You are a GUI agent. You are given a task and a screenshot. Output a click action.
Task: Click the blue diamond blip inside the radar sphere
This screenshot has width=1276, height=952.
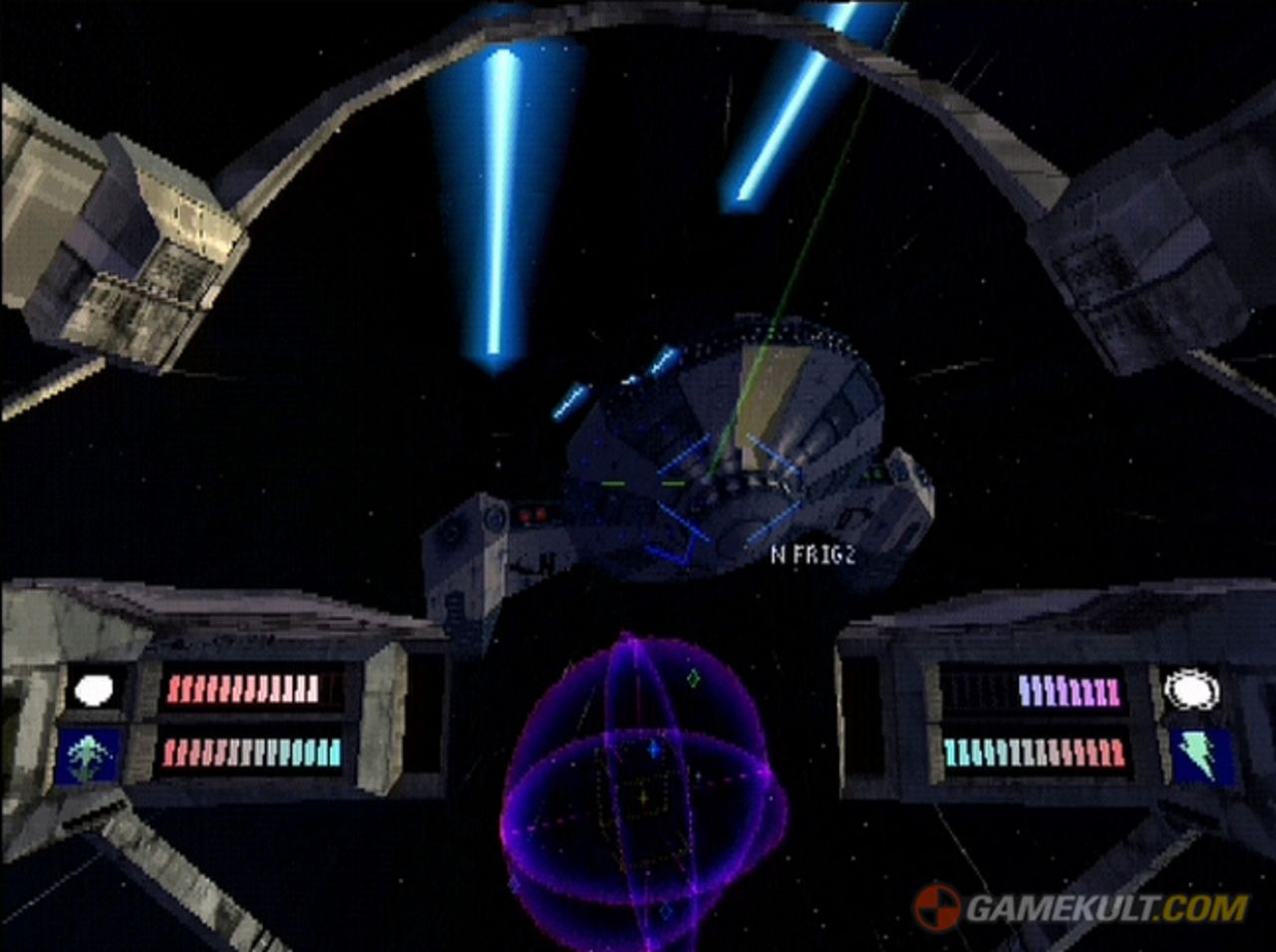654,750
